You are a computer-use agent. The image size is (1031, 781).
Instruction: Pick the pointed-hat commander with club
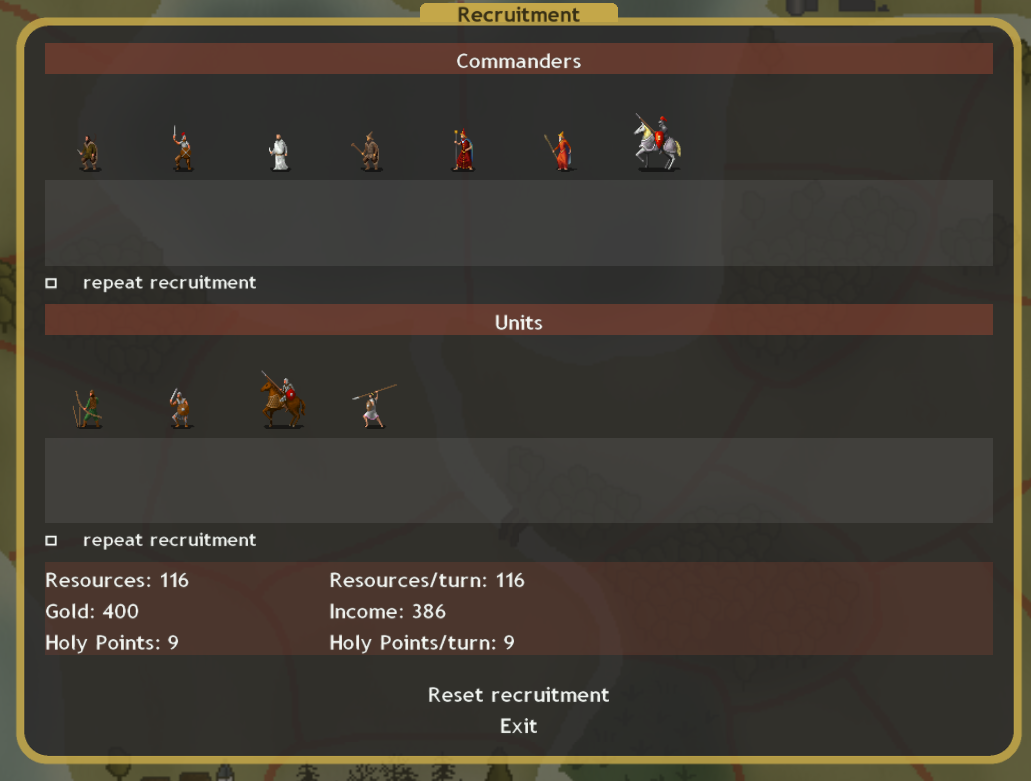pos(369,152)
